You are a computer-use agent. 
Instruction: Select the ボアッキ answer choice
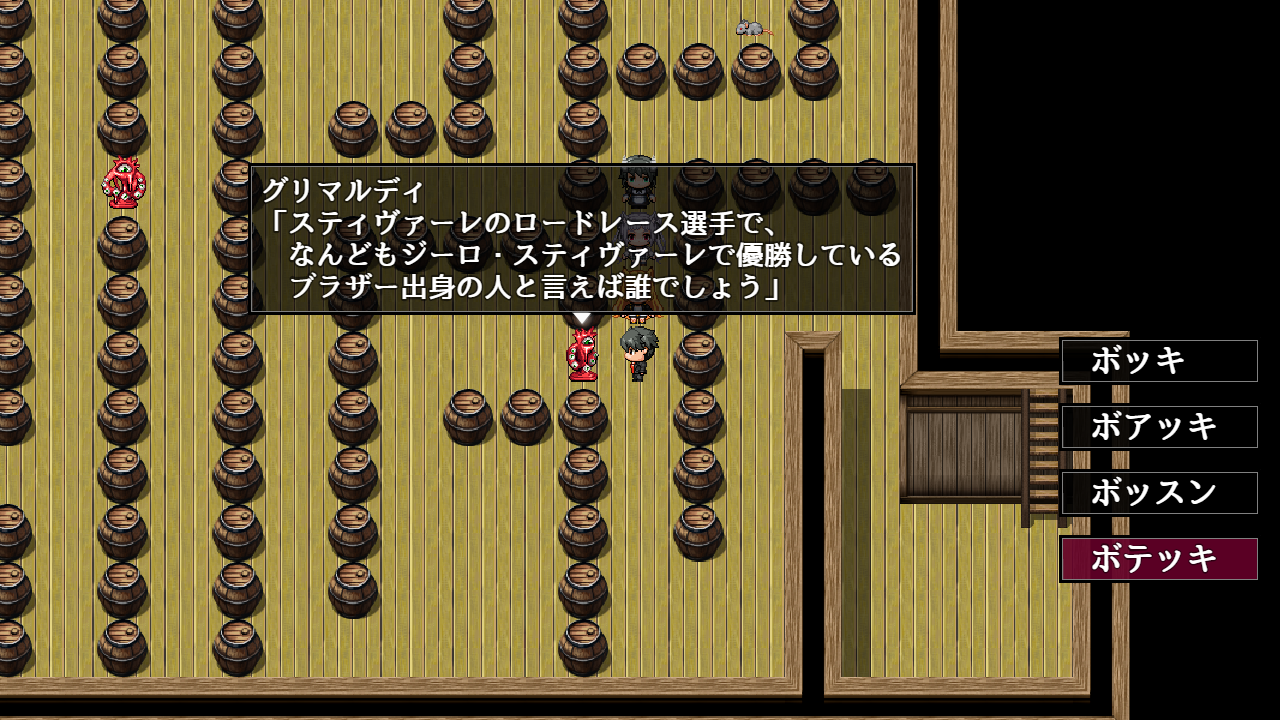(1159, 427)
